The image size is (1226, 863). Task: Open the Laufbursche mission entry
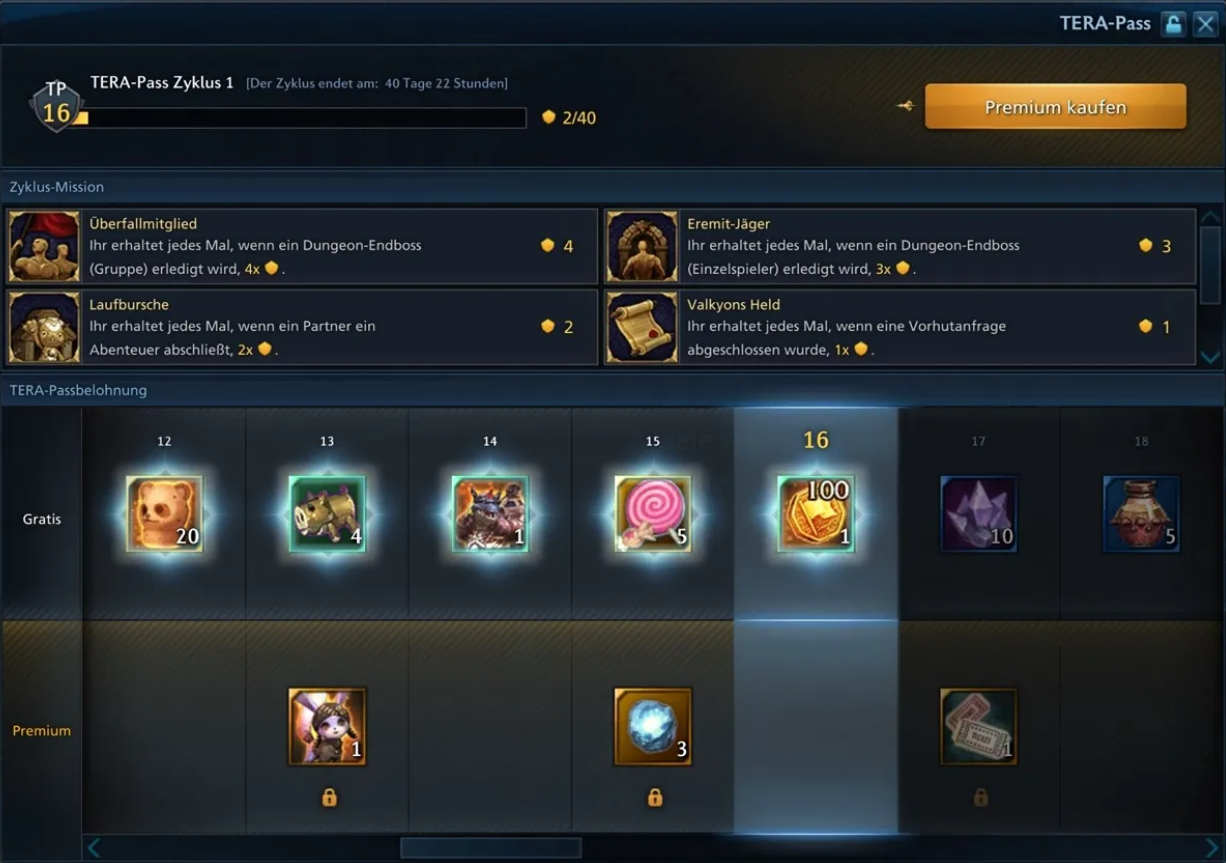point(302,327)
